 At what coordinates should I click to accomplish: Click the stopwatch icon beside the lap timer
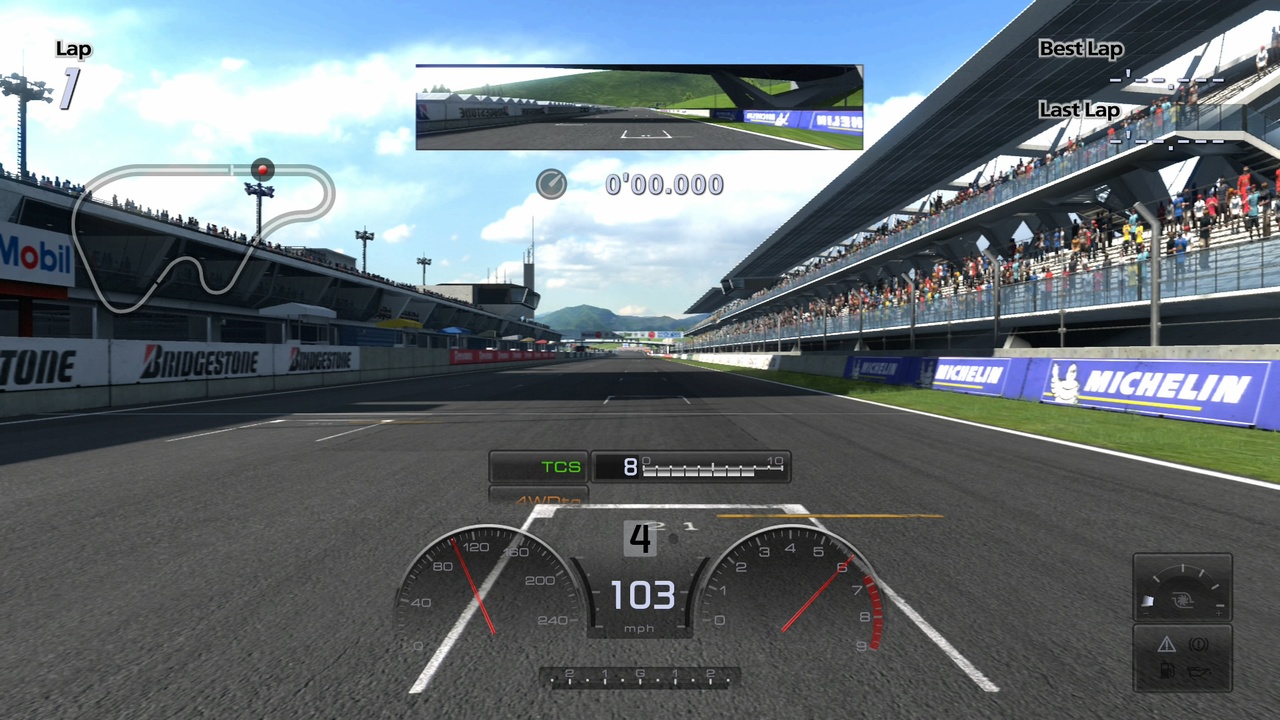click(551, 184)
